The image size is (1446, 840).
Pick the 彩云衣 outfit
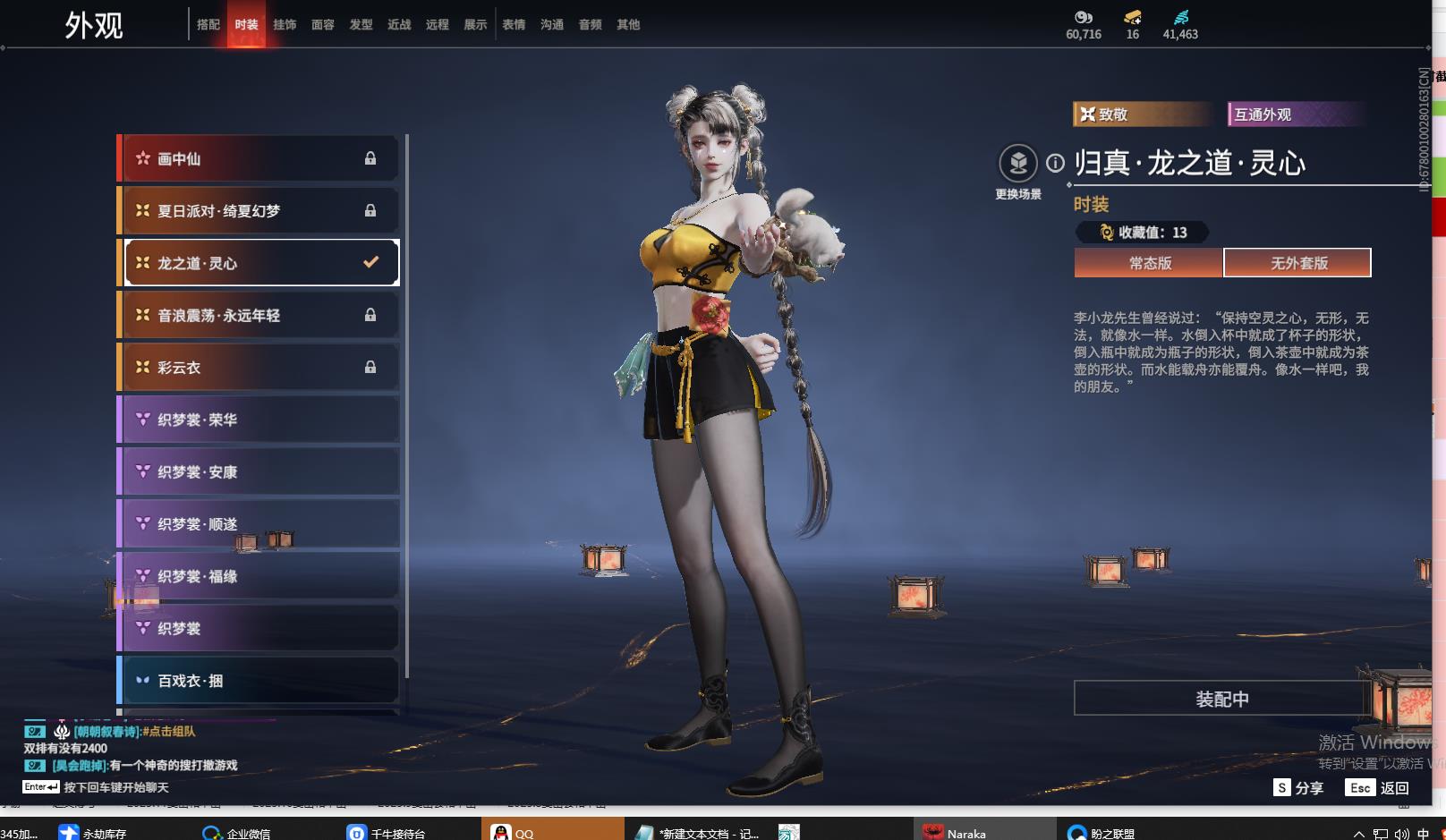[259, 368]
